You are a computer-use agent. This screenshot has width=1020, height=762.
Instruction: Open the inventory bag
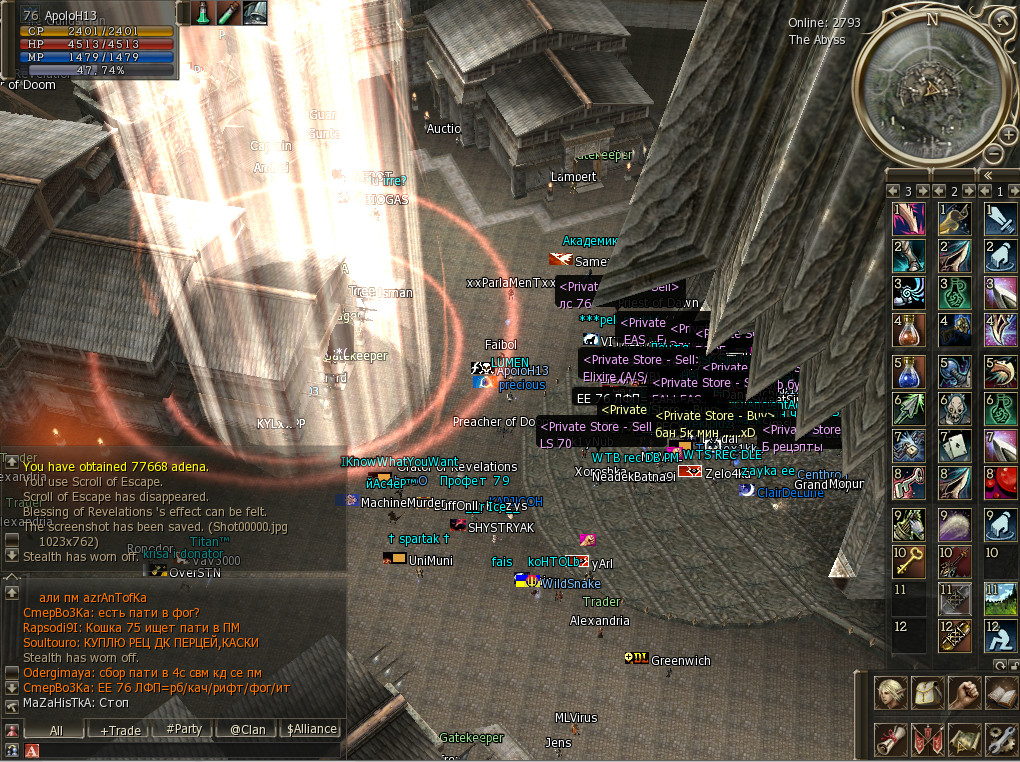(x=927, y=692)
